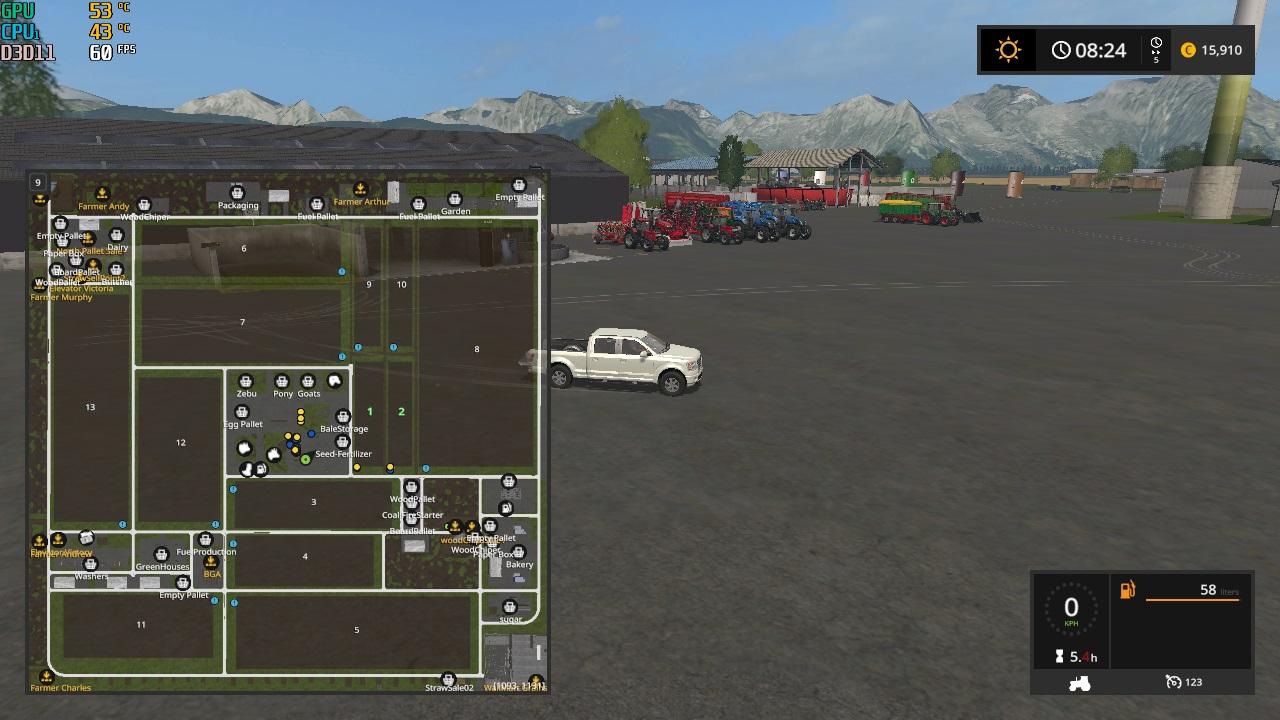This screenshot has width=1280, height=720.
Task: Choose the Pony marker on the map
Action: [282, 382]
